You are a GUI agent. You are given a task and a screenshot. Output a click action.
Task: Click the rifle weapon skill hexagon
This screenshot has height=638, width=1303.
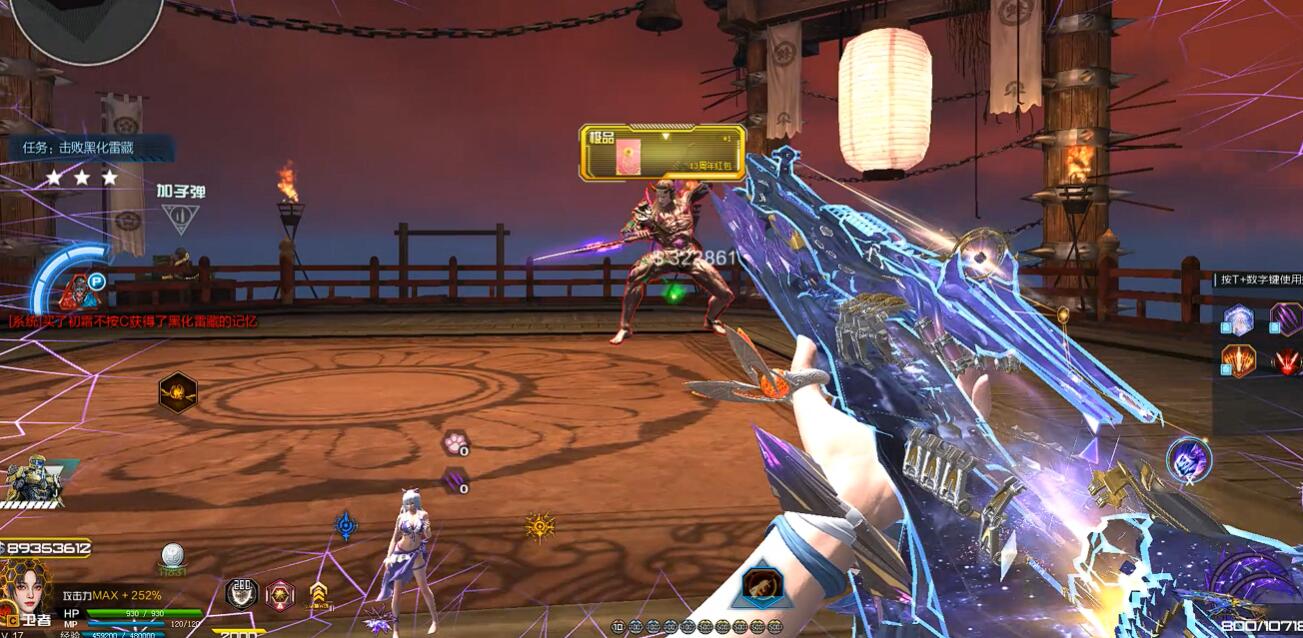[762, 587]
